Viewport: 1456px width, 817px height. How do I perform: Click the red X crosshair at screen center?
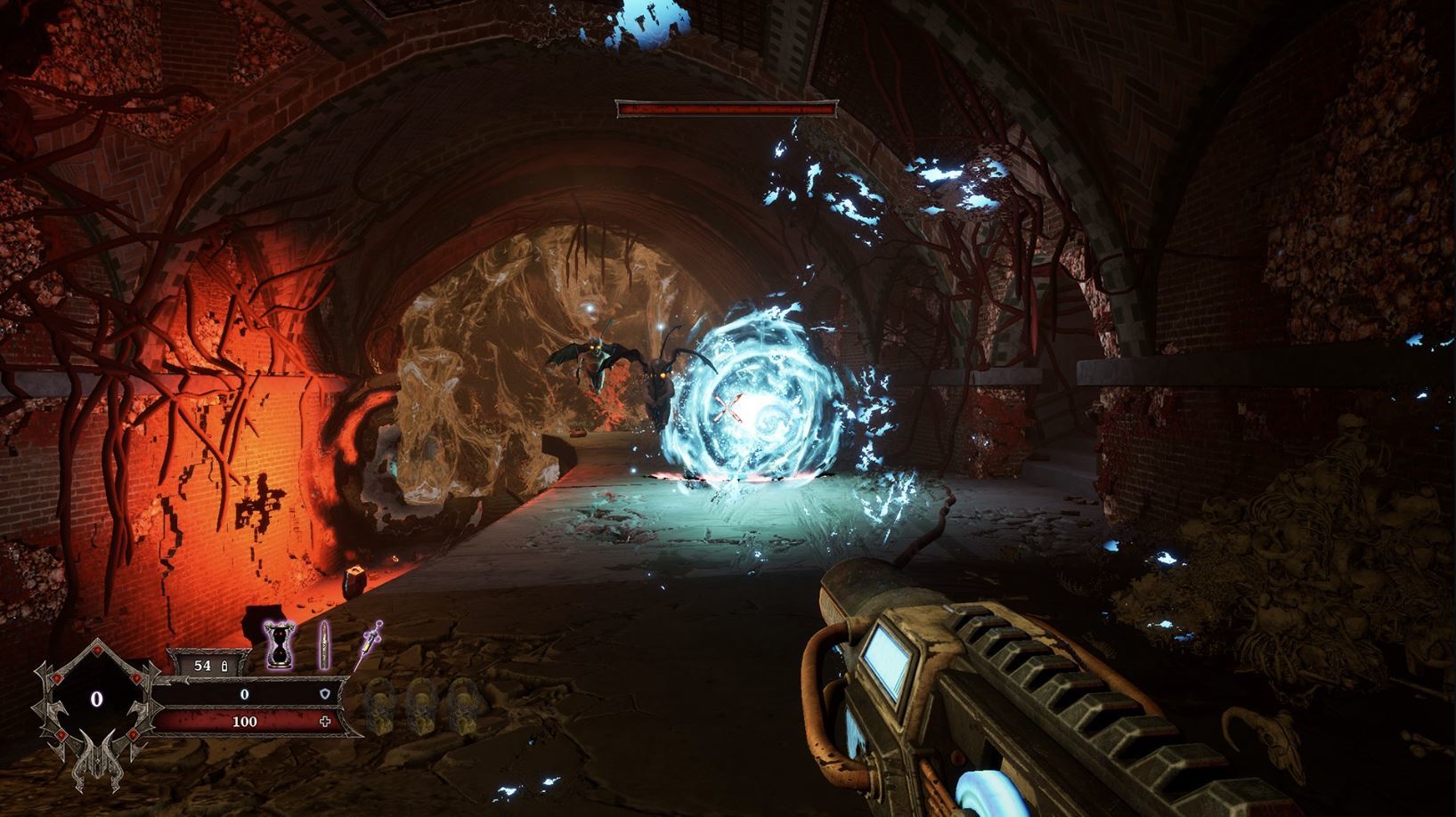[728, 408]
